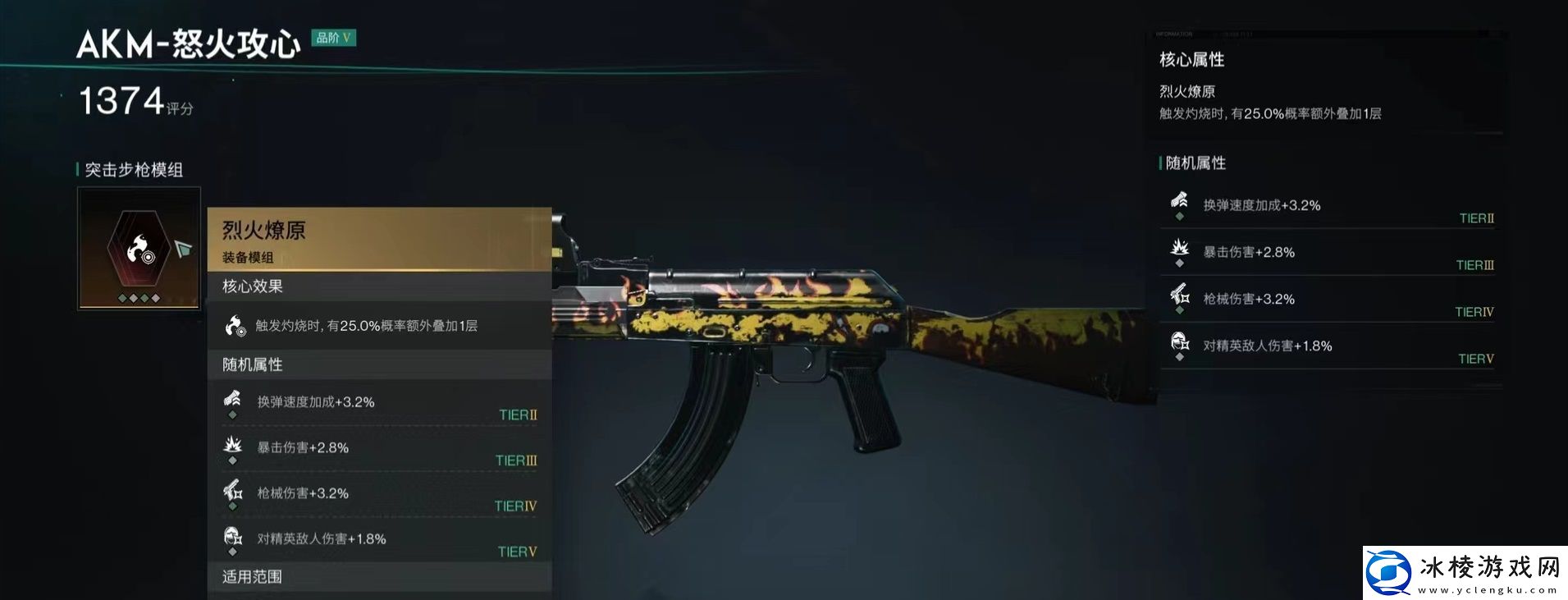Select the core effect burn row in tooltip
1568x600 pixels.
(378, 327)
